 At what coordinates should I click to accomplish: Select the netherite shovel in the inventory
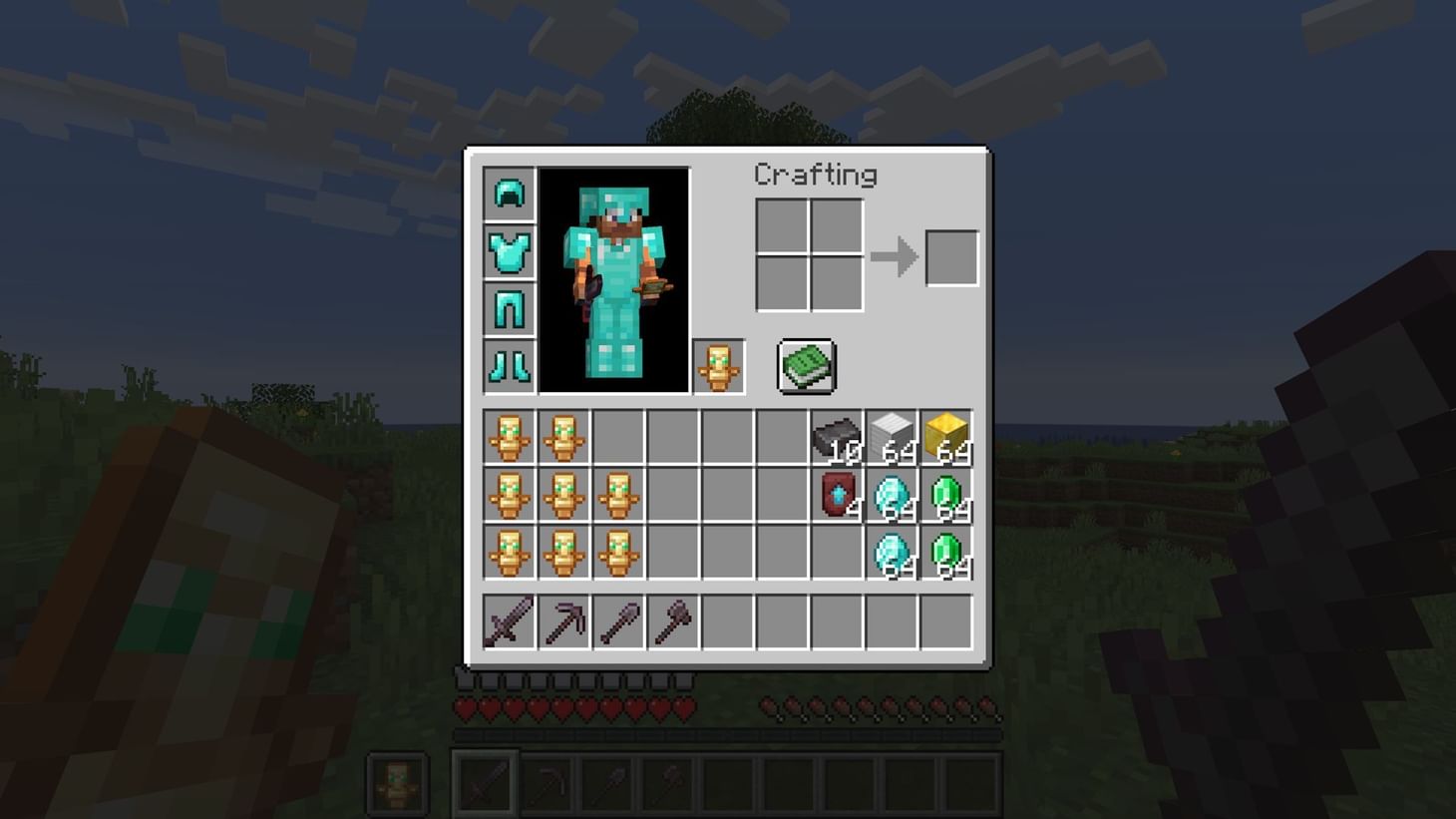[x=619, y=620]
